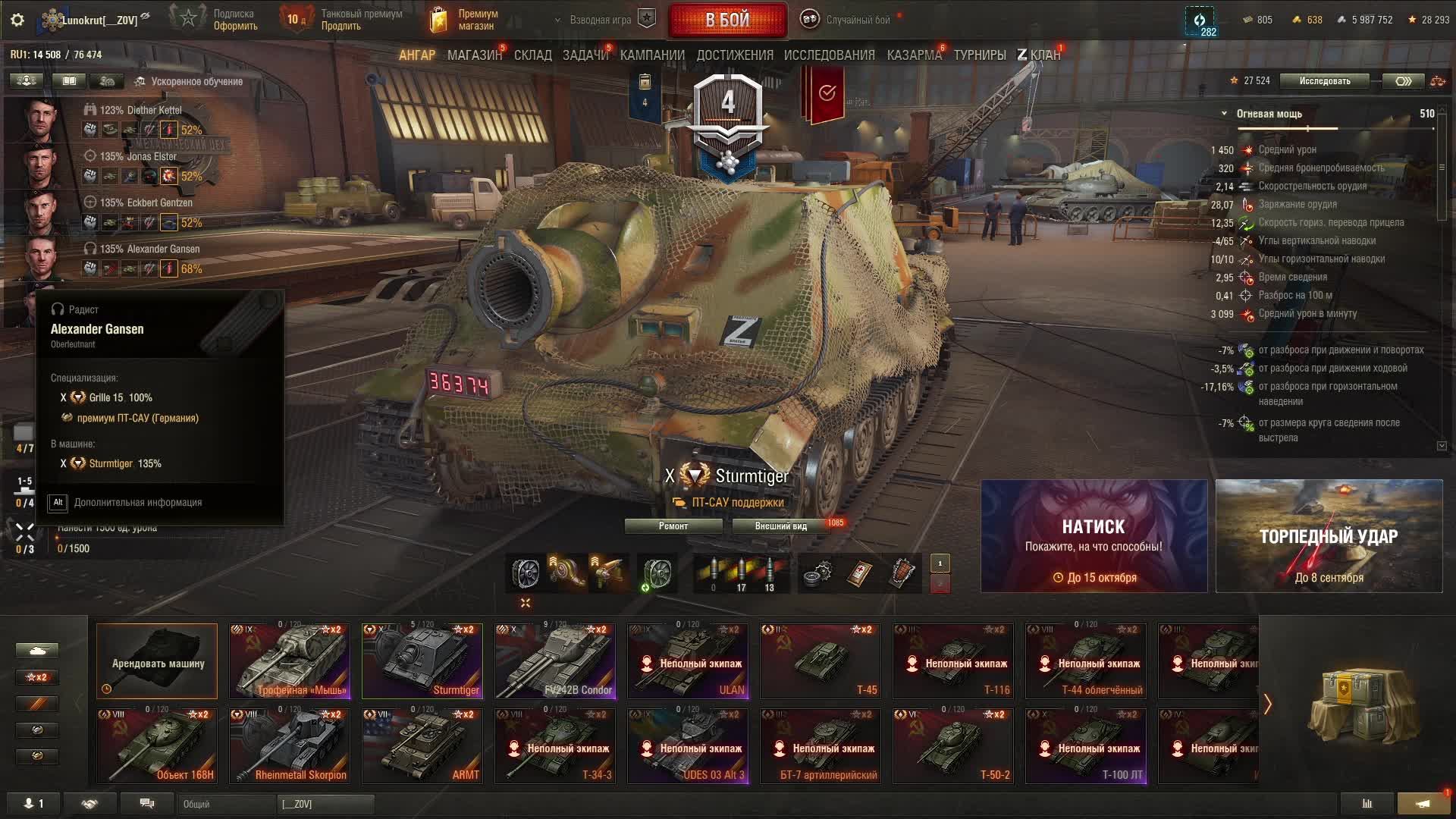Choose the Rheinmetall Skorpion in carousel

[290, 746]
